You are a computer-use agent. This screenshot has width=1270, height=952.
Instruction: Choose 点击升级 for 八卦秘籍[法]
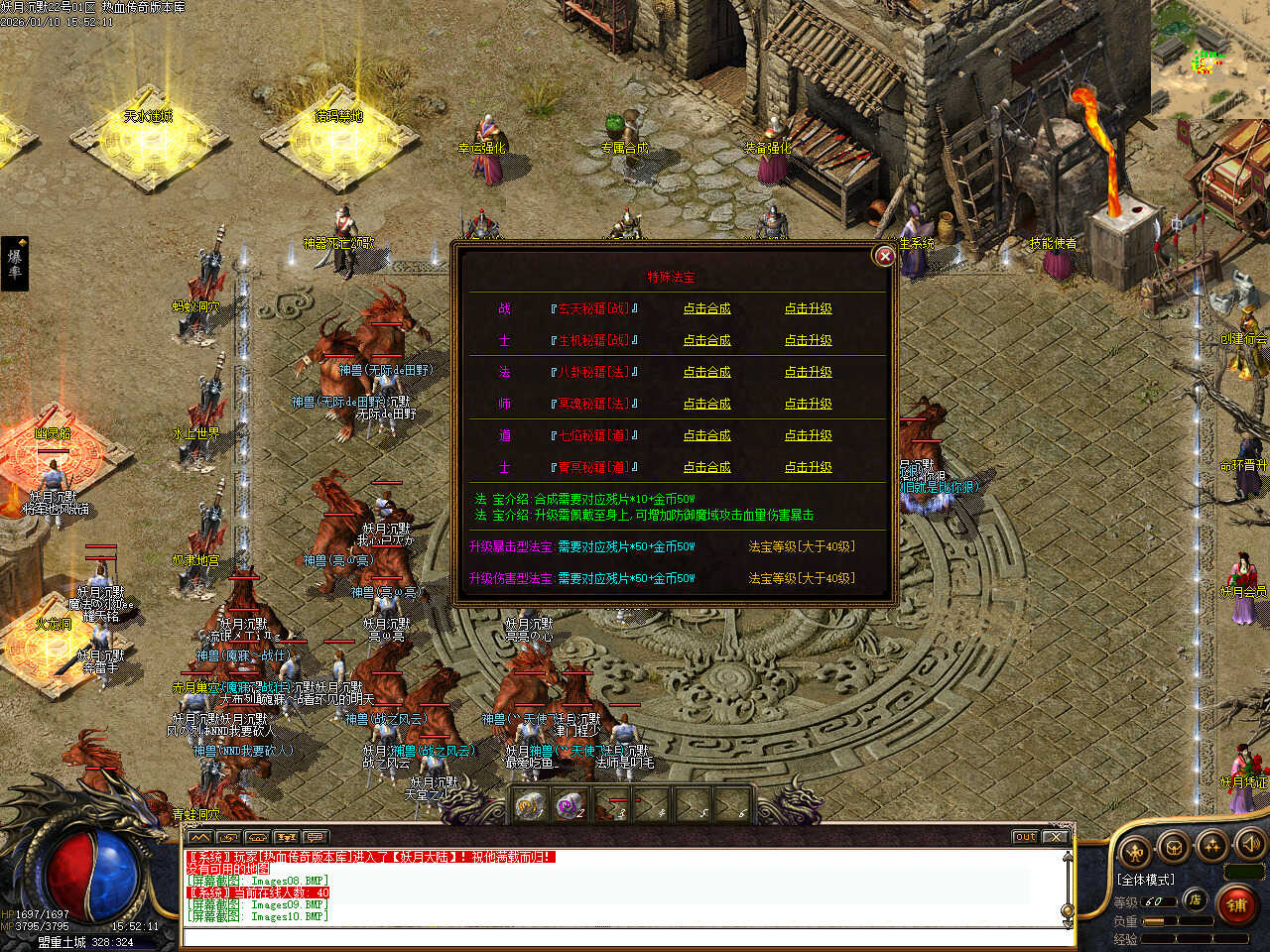(808, 372)
